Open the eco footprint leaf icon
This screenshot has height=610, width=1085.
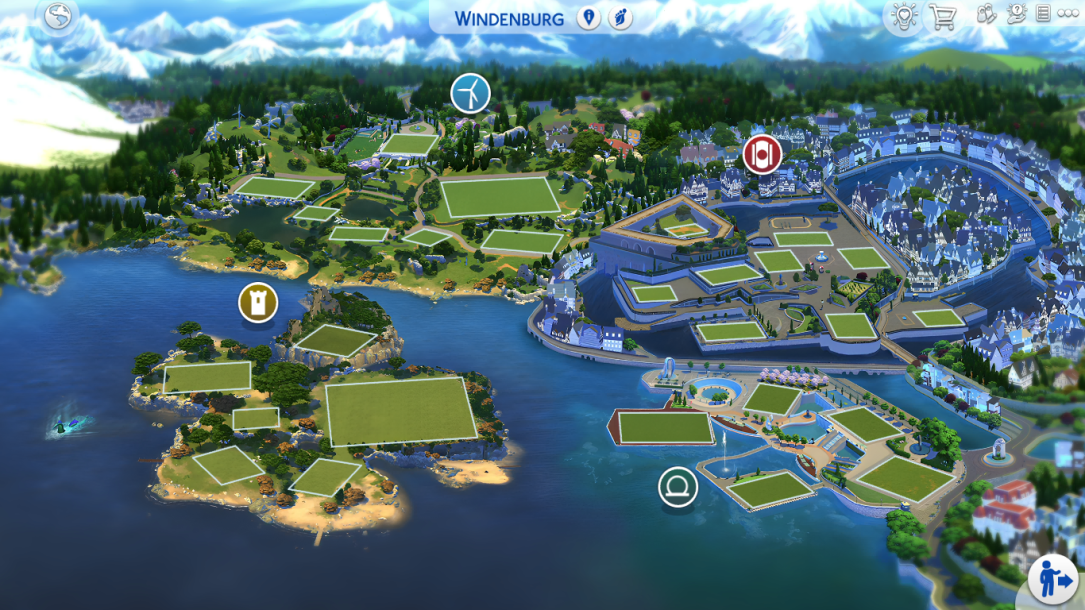(x=621, y=18)
